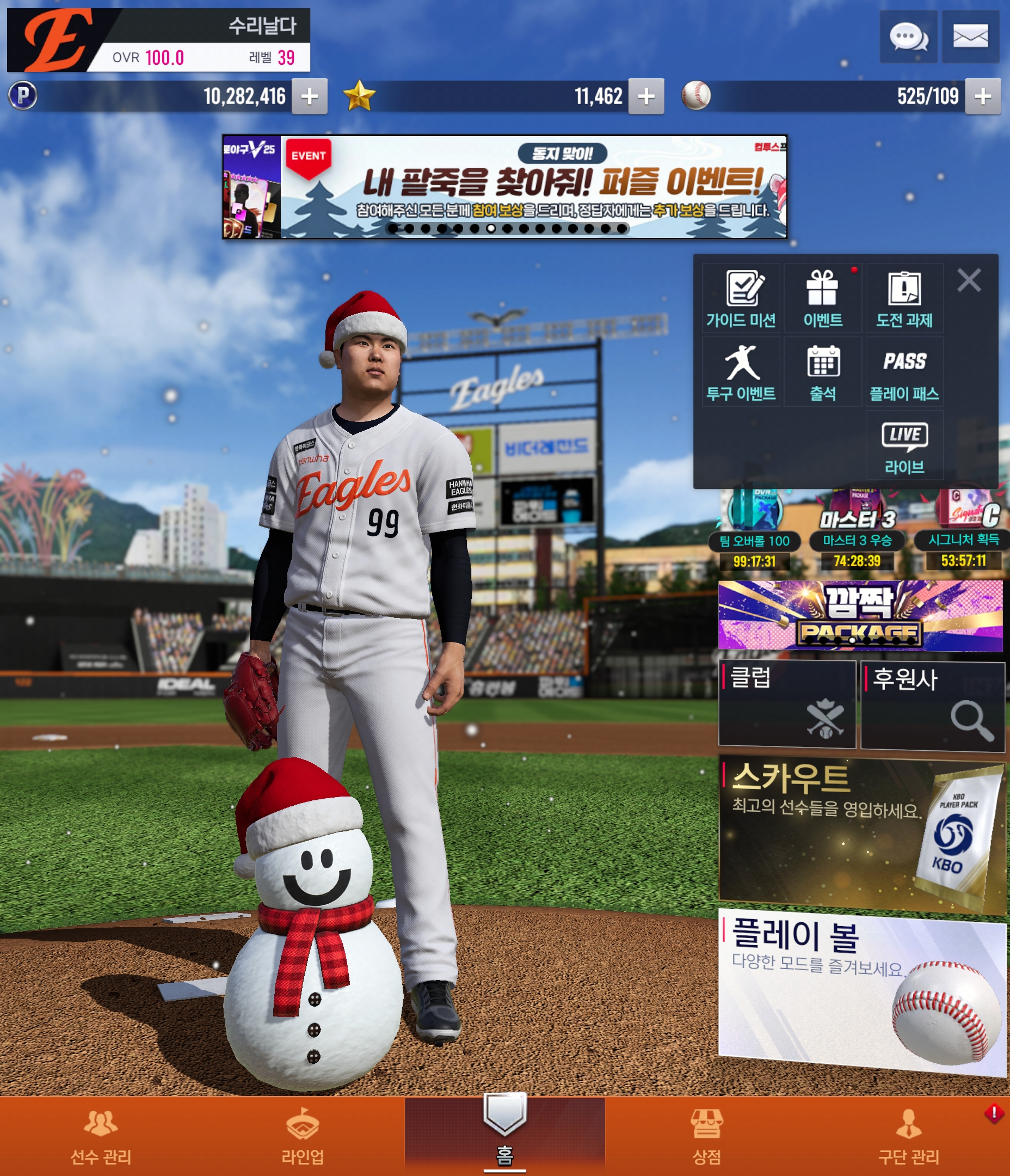The image size is (1010, 1176).
Task: Open the chat speech bubble icon
Action: (x=908, y=37)
